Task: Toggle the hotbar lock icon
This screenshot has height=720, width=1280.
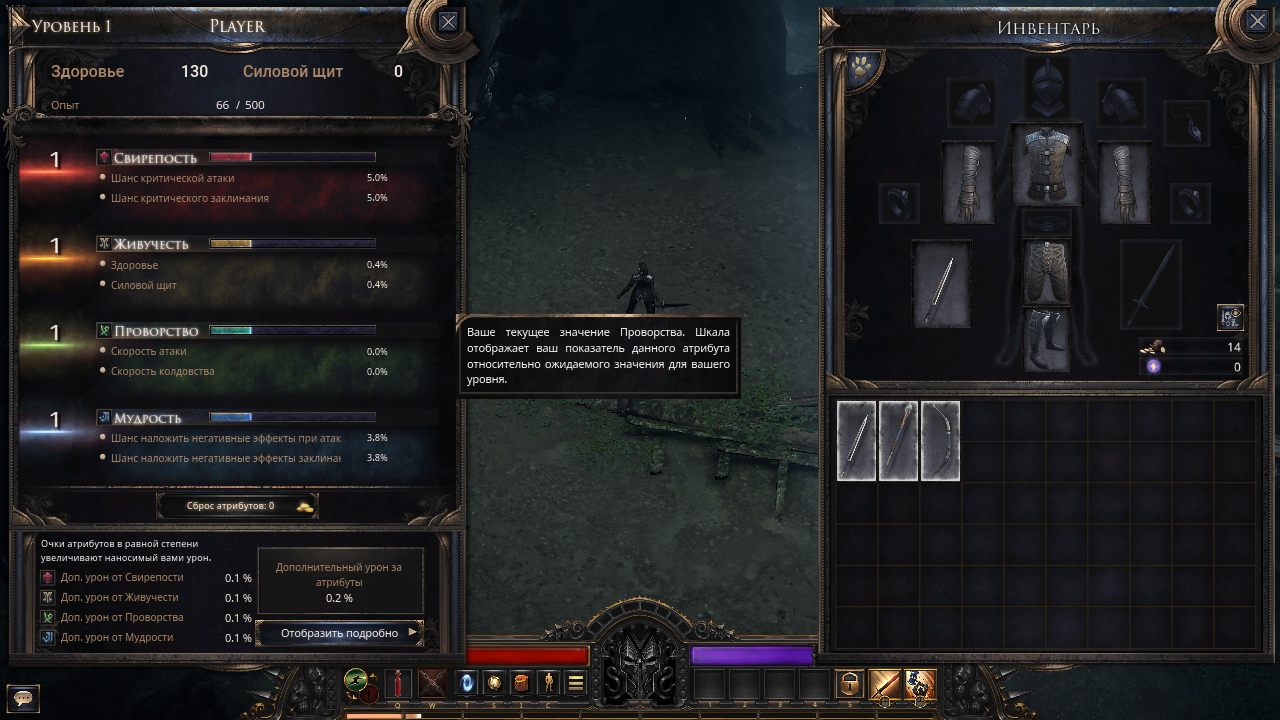Action: coord(851,683)
